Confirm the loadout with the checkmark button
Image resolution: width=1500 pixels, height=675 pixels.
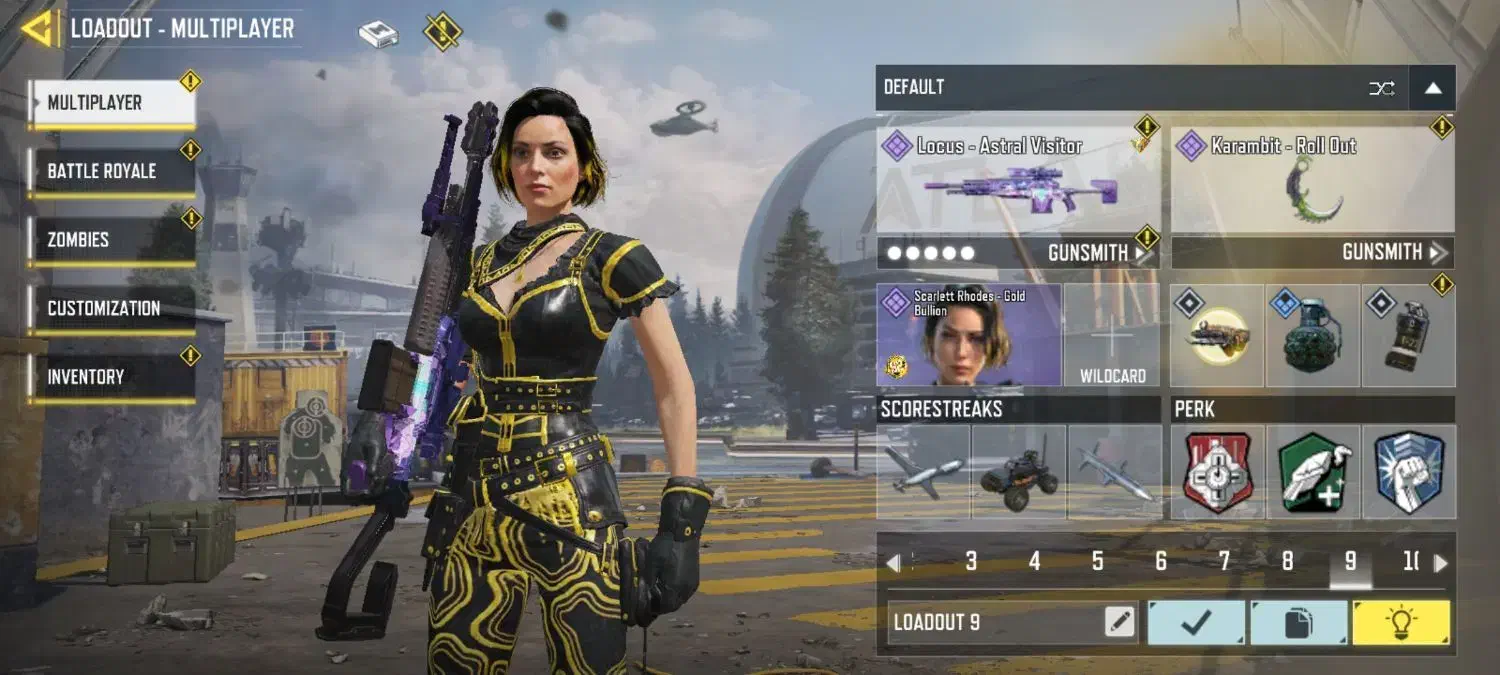tap(1196, 623)
